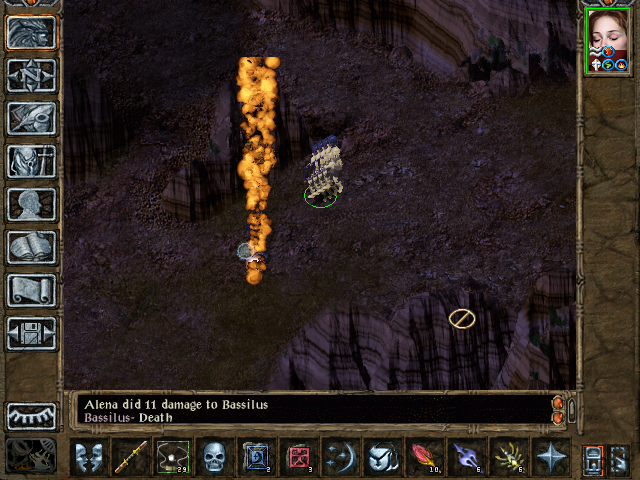640x480 pixels.
Task: Activate the skull Turn Undead ability
Action: 215,457
